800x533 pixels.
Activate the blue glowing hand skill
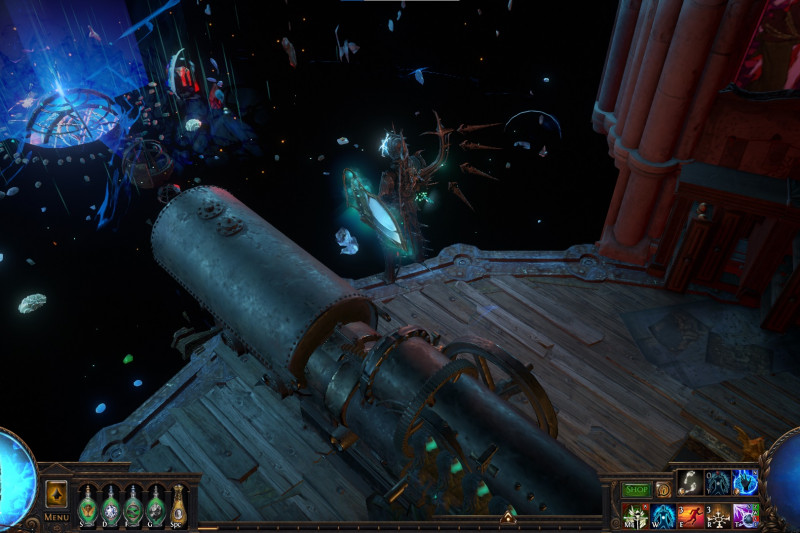[x=746, y=482]
